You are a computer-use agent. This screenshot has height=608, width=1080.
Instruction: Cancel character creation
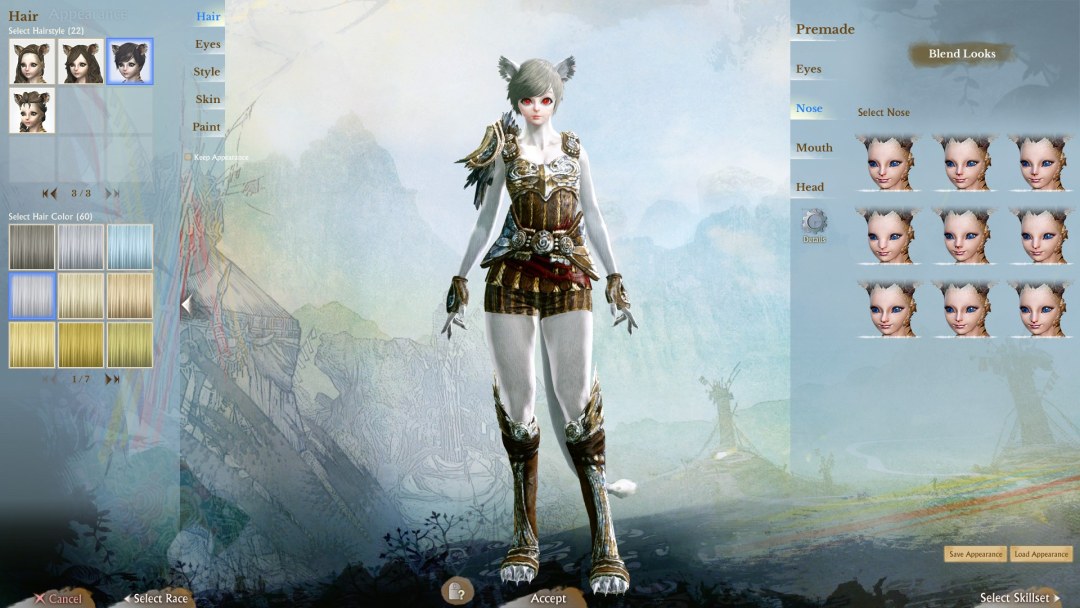click(58, 598)
